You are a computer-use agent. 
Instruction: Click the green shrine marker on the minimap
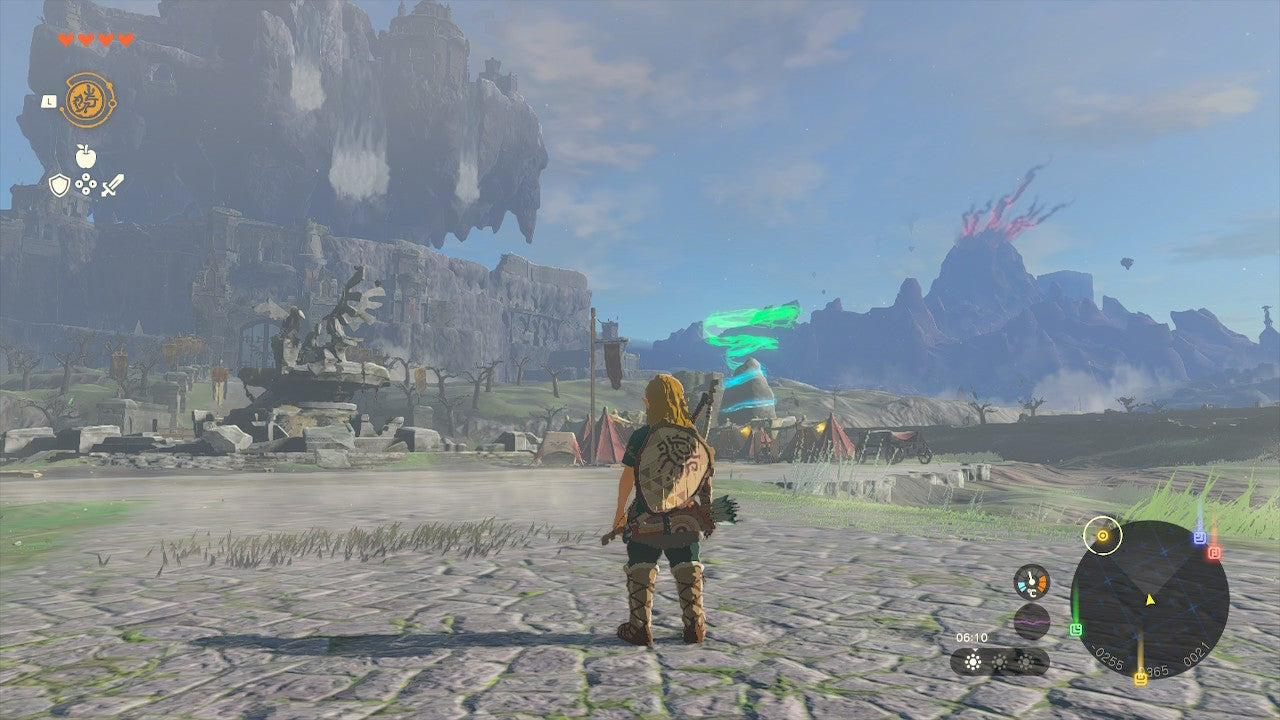pyautogui.click(x=1076, y=629)
